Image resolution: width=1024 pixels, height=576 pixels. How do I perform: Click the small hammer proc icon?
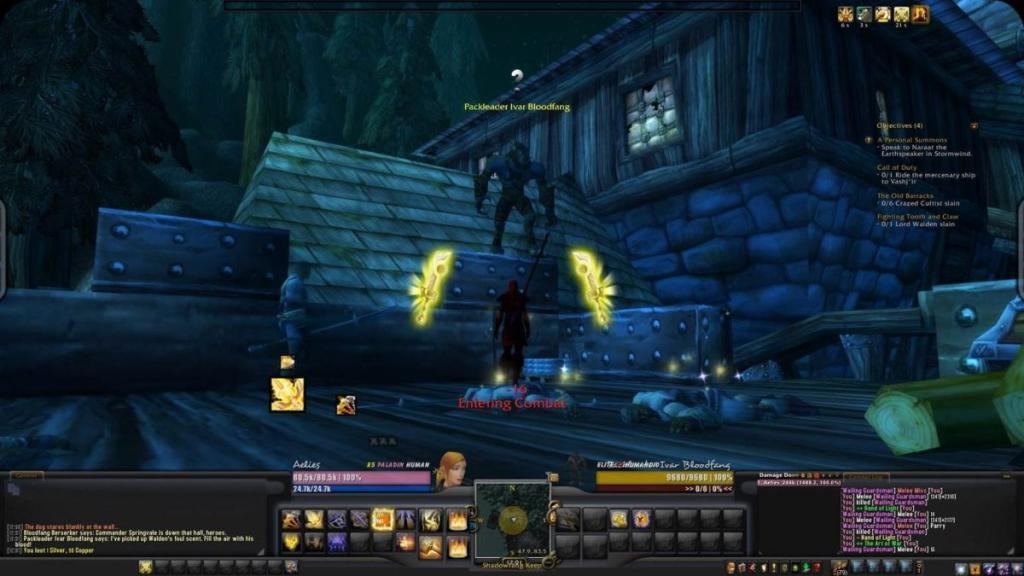[x=346, y=405]
